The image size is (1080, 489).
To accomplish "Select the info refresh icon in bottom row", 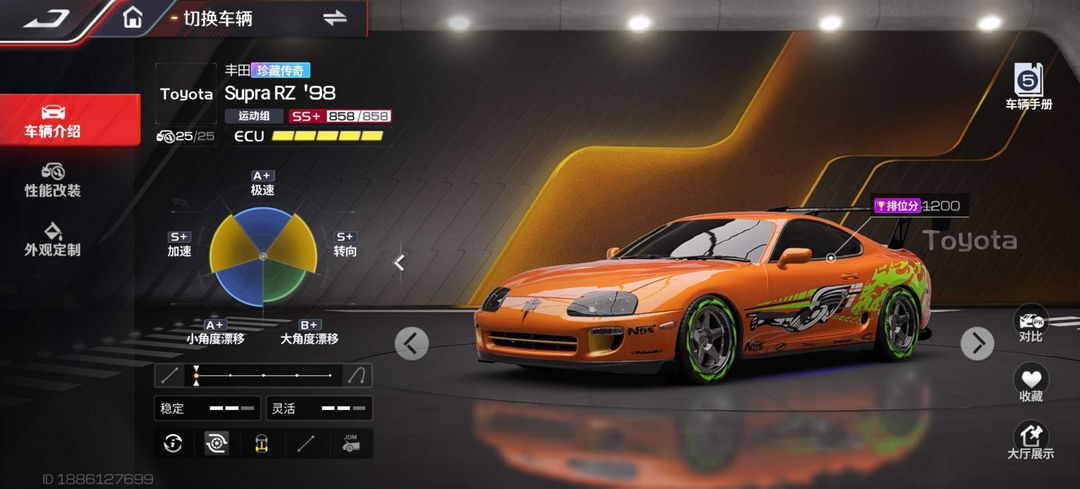I will point(173,443).
